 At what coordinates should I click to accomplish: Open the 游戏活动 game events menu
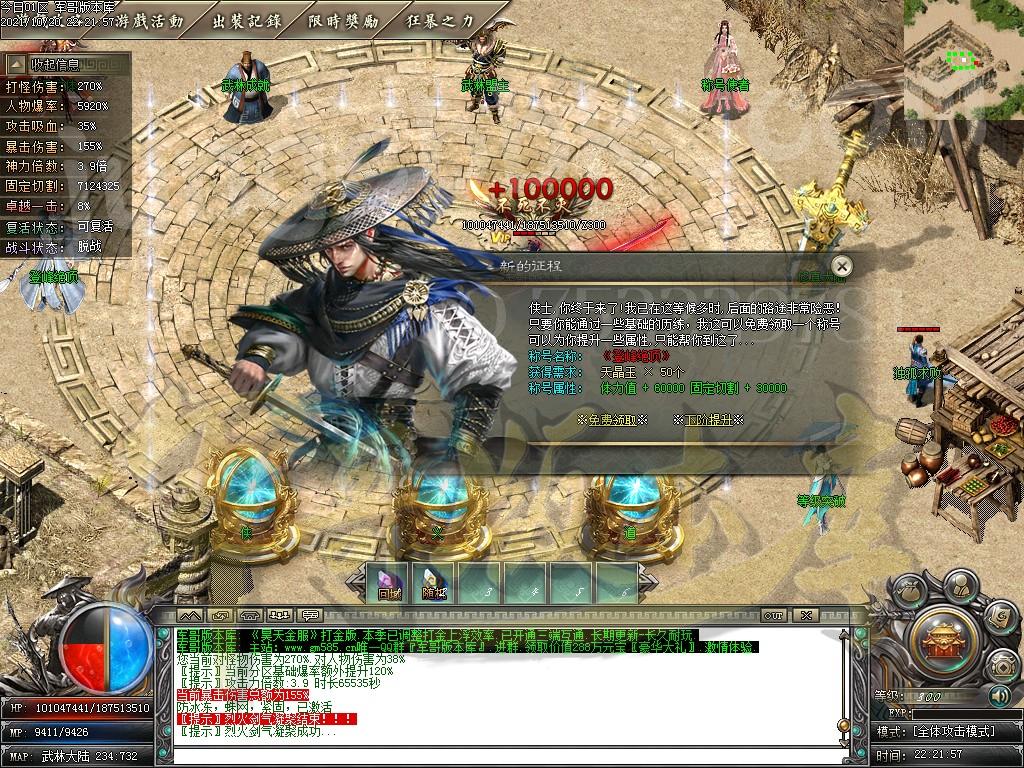[151, 19]
